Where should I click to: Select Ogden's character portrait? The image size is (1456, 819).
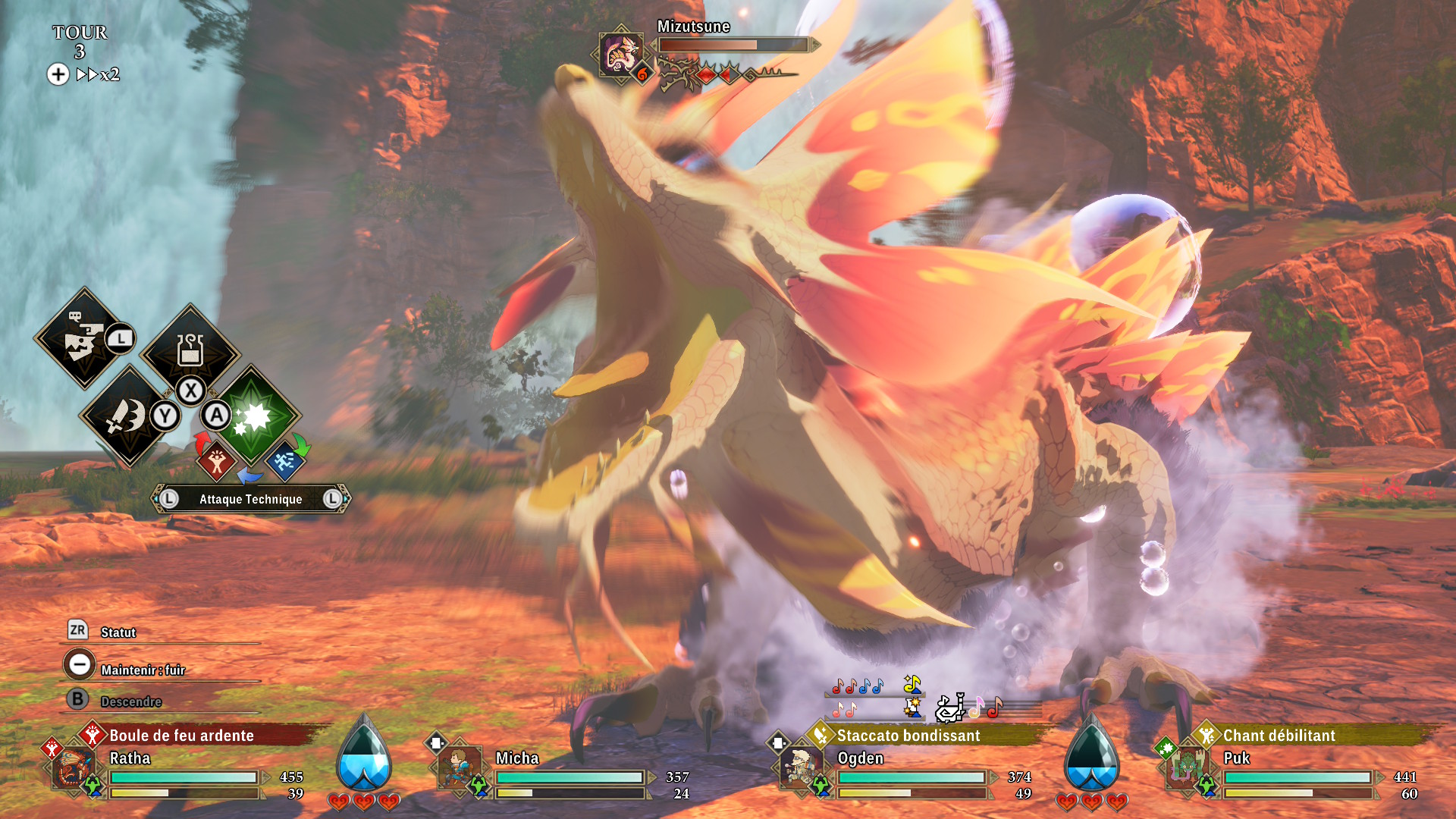coord(800,768)
